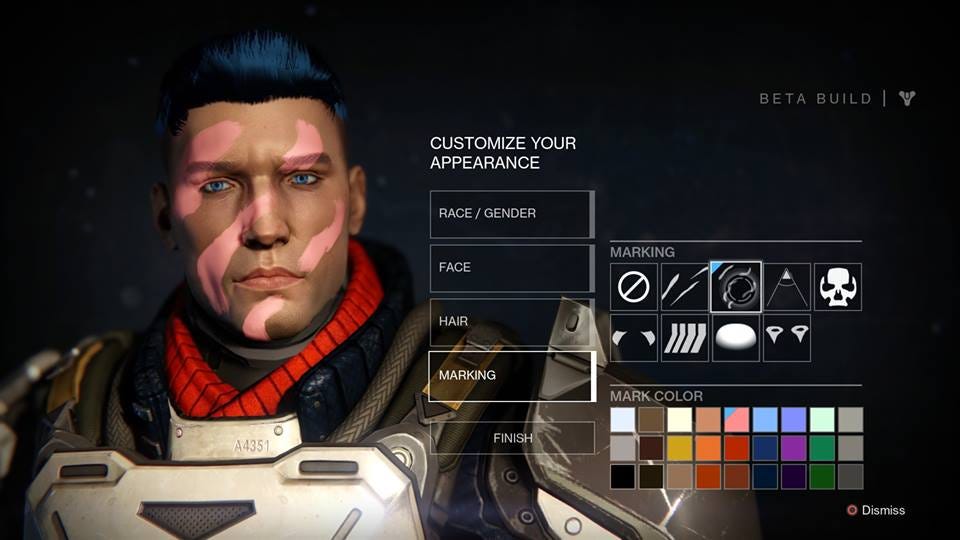
Task: Choose the diagonal slash scars marking
Action: 685,287
